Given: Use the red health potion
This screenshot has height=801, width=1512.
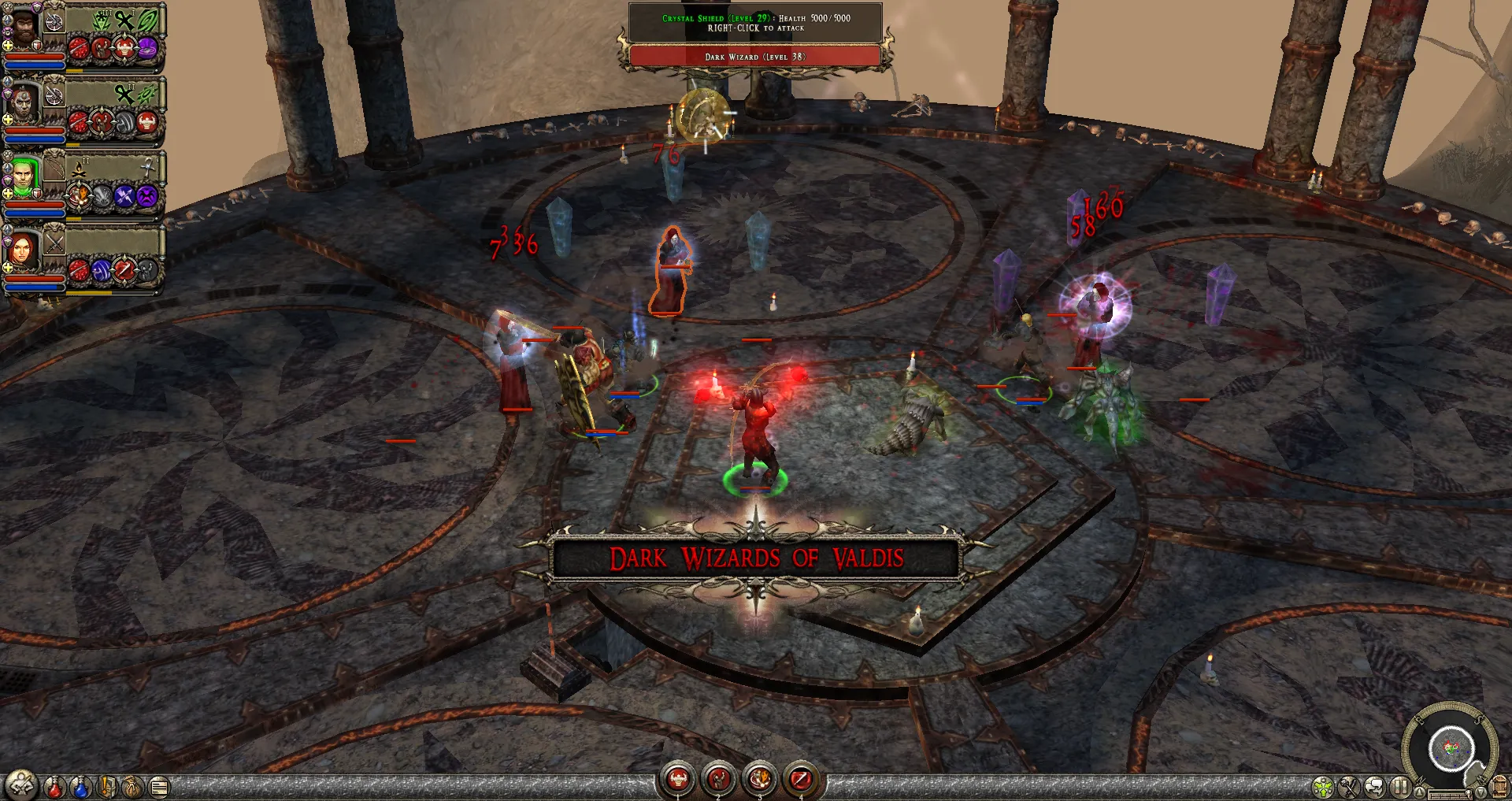Looking at the screenshot, I should (54, 786).
